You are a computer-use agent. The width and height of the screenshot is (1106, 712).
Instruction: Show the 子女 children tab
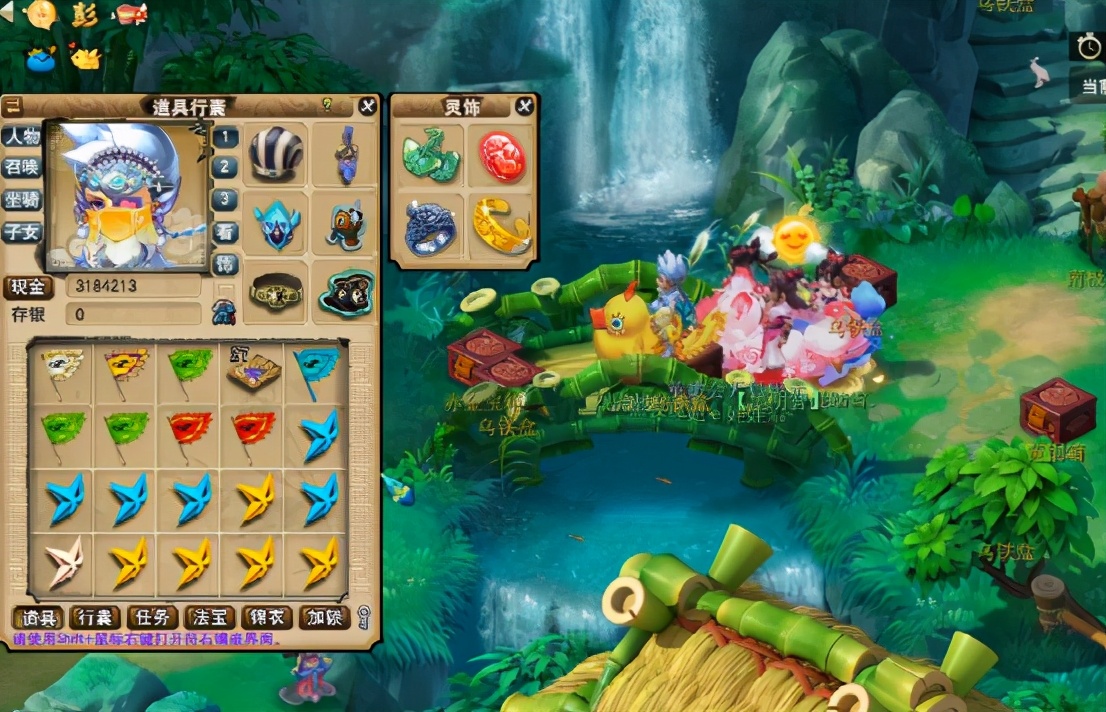[x=21, y=231]
